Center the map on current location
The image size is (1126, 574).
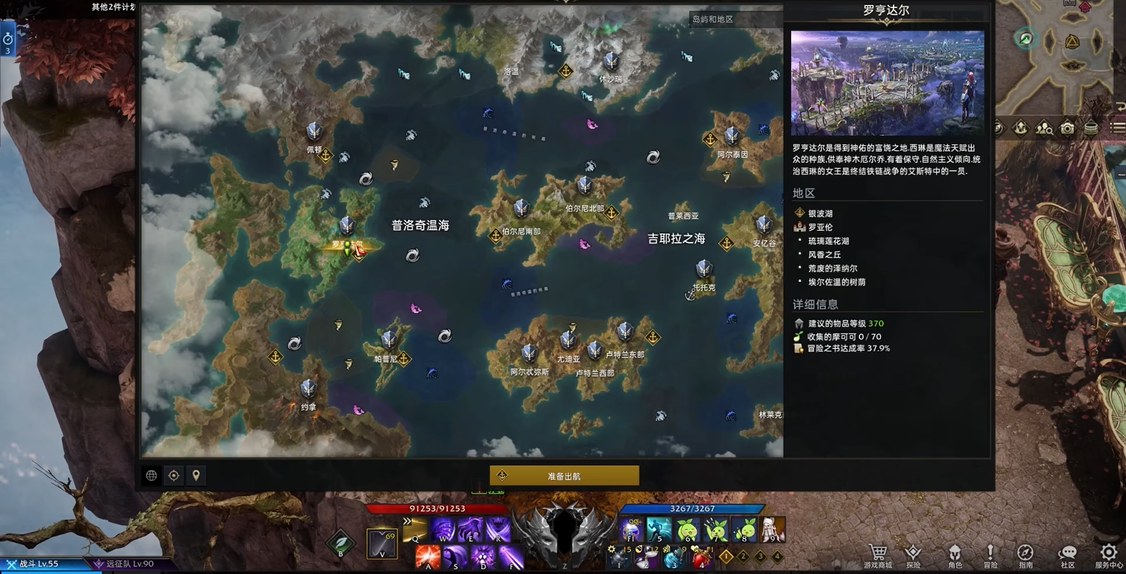tap(174, 476)
